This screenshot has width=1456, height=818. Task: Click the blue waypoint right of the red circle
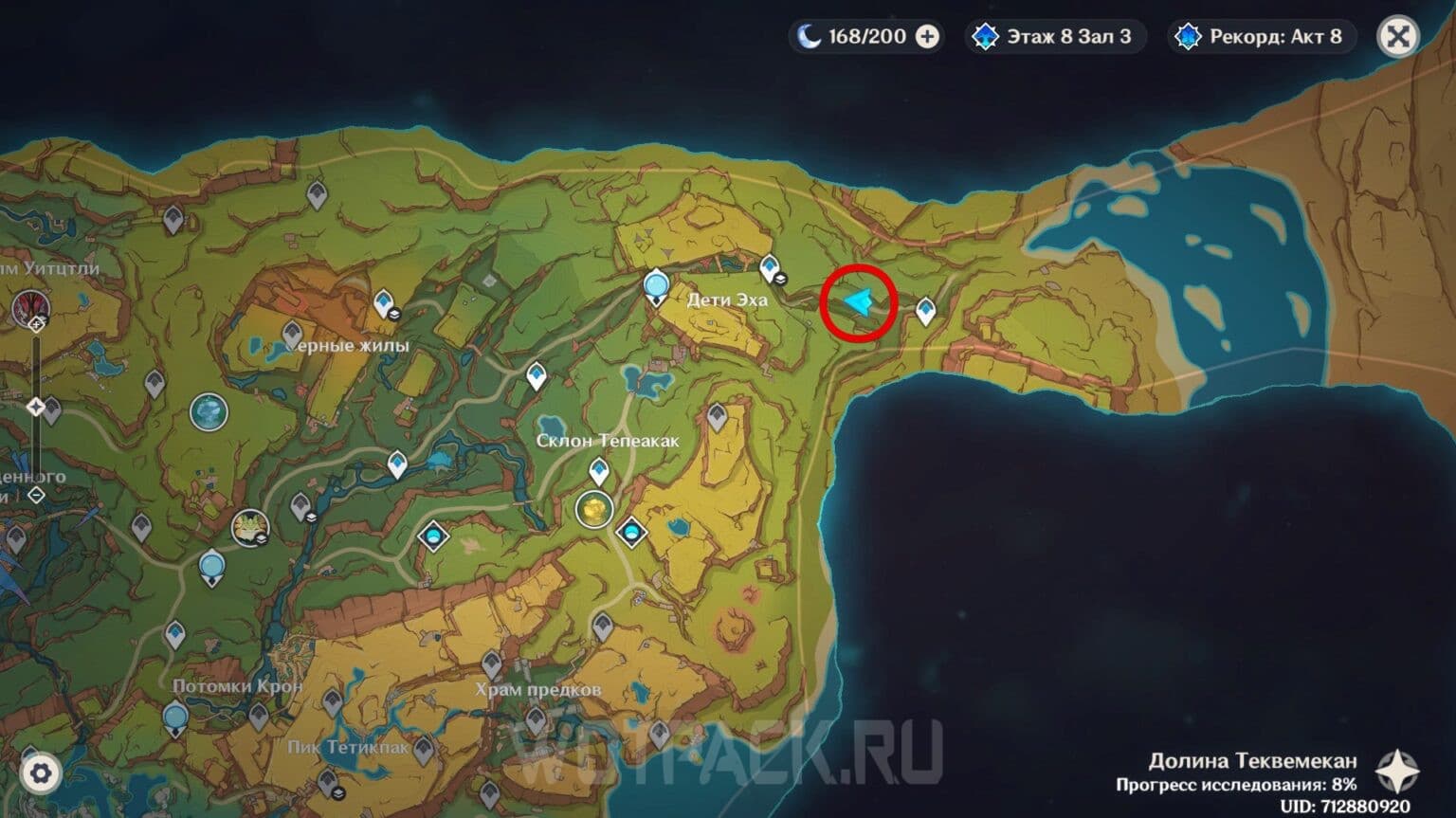pyautogui.click(x=926, y=310)
